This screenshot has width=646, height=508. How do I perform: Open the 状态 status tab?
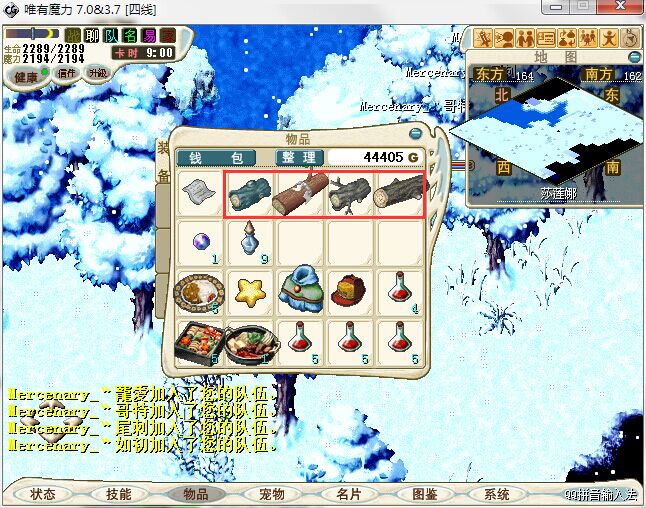click(x=42, y=494)
